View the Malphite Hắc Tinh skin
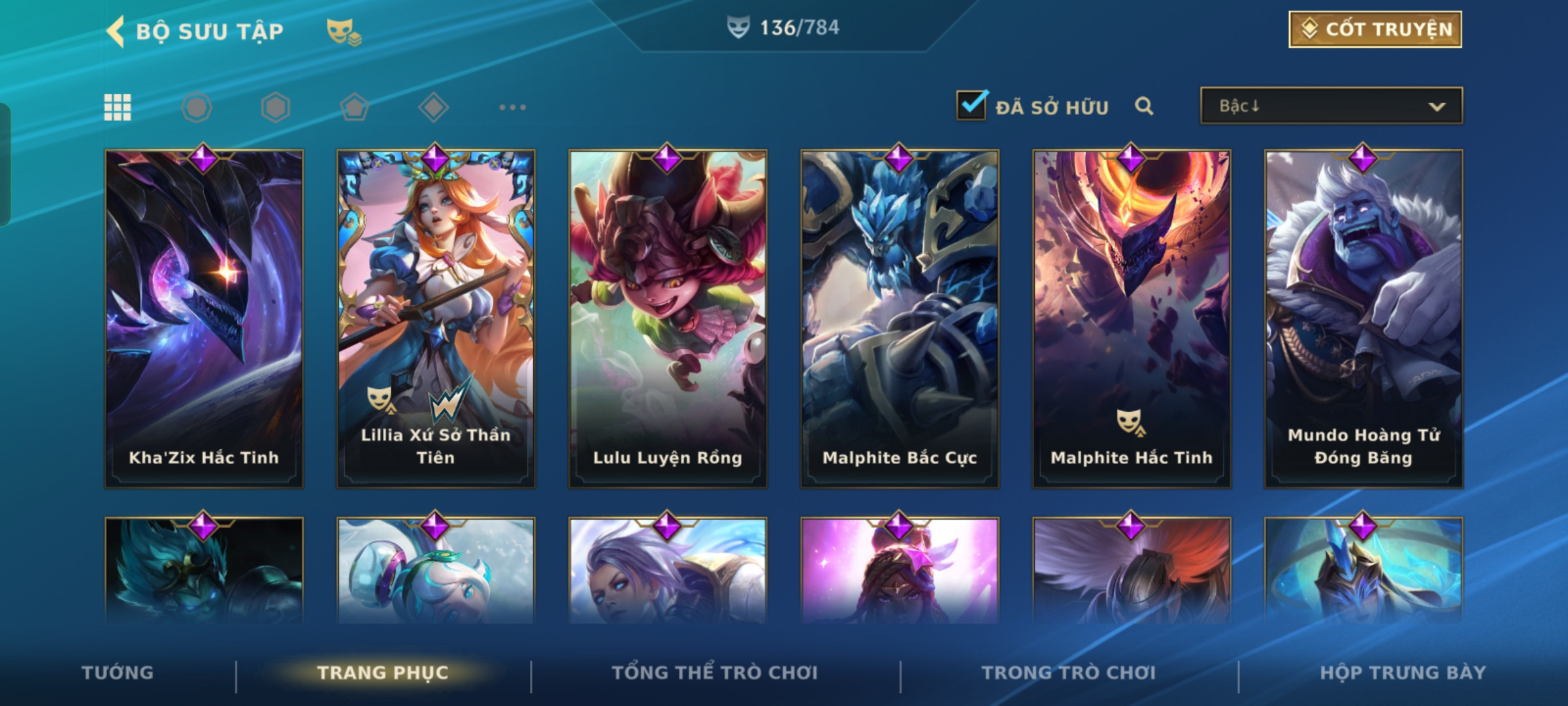 tap(1132, 319)
